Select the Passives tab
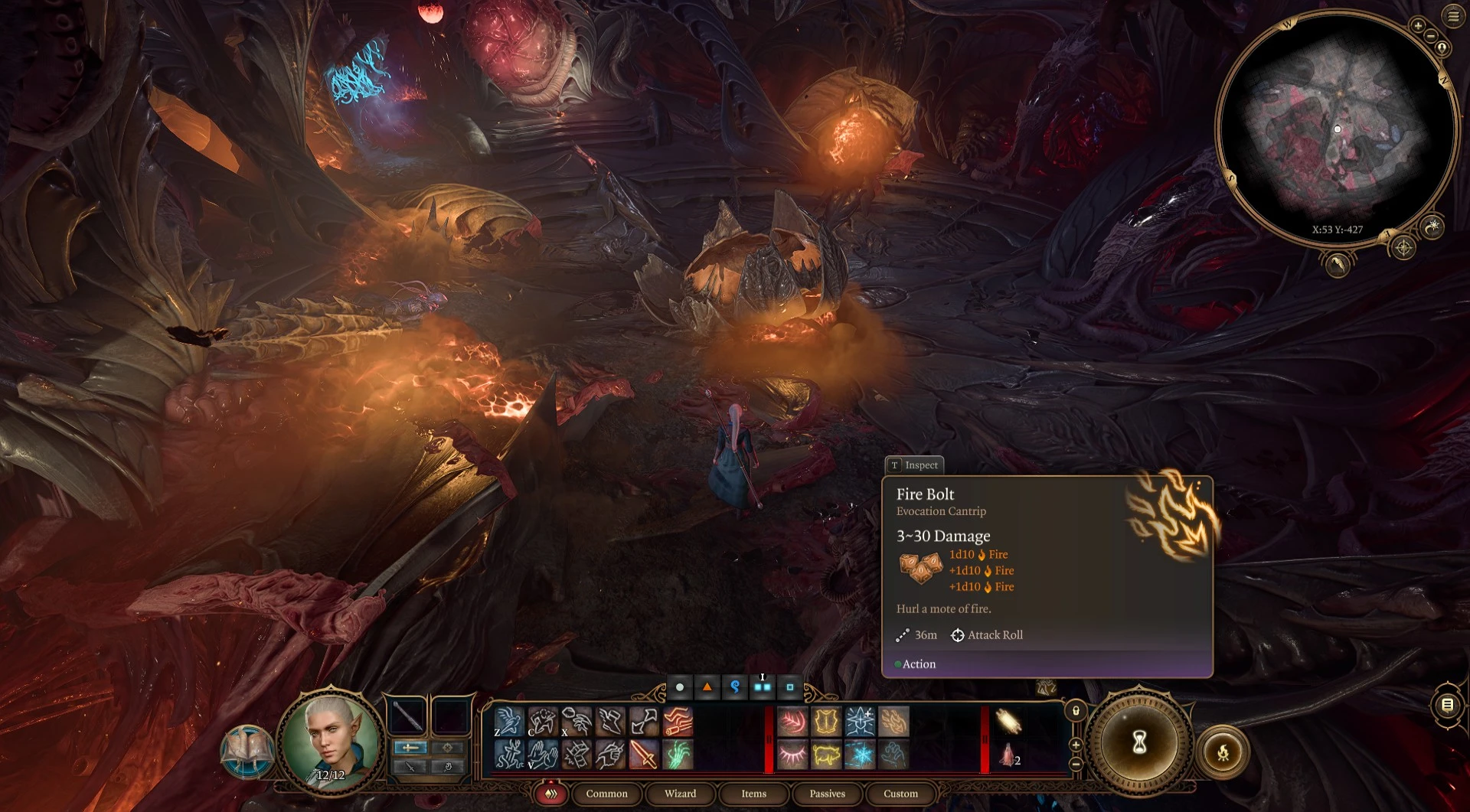 (827, 794)
